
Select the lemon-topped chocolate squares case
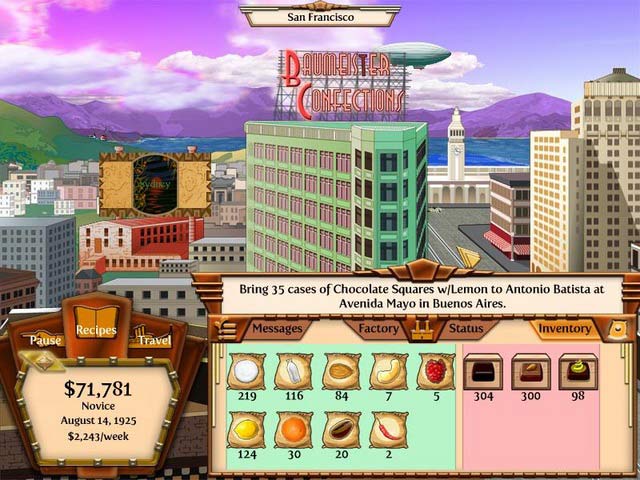[577, 372]
